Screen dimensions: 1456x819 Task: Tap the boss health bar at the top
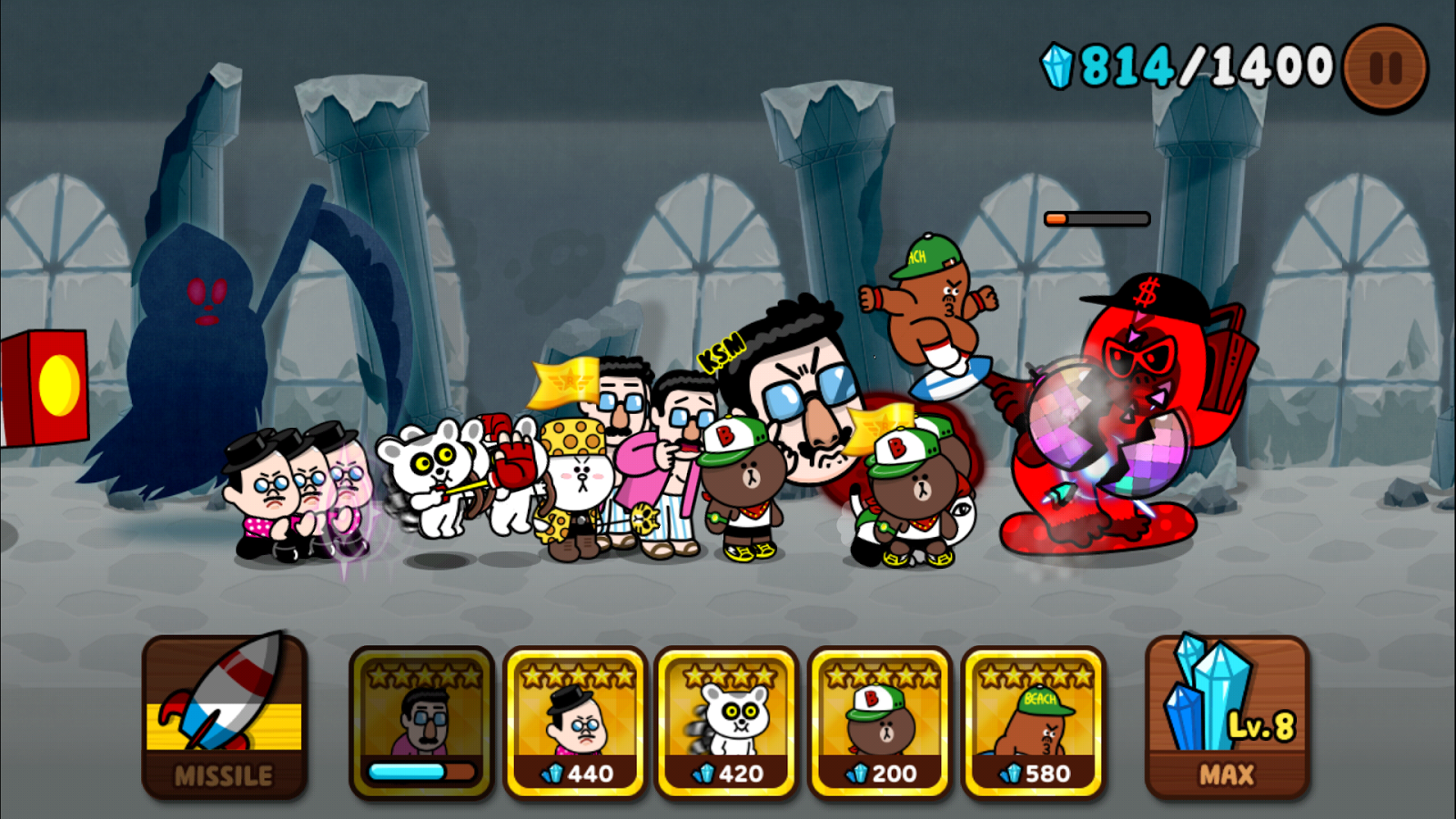point(1095,217)
